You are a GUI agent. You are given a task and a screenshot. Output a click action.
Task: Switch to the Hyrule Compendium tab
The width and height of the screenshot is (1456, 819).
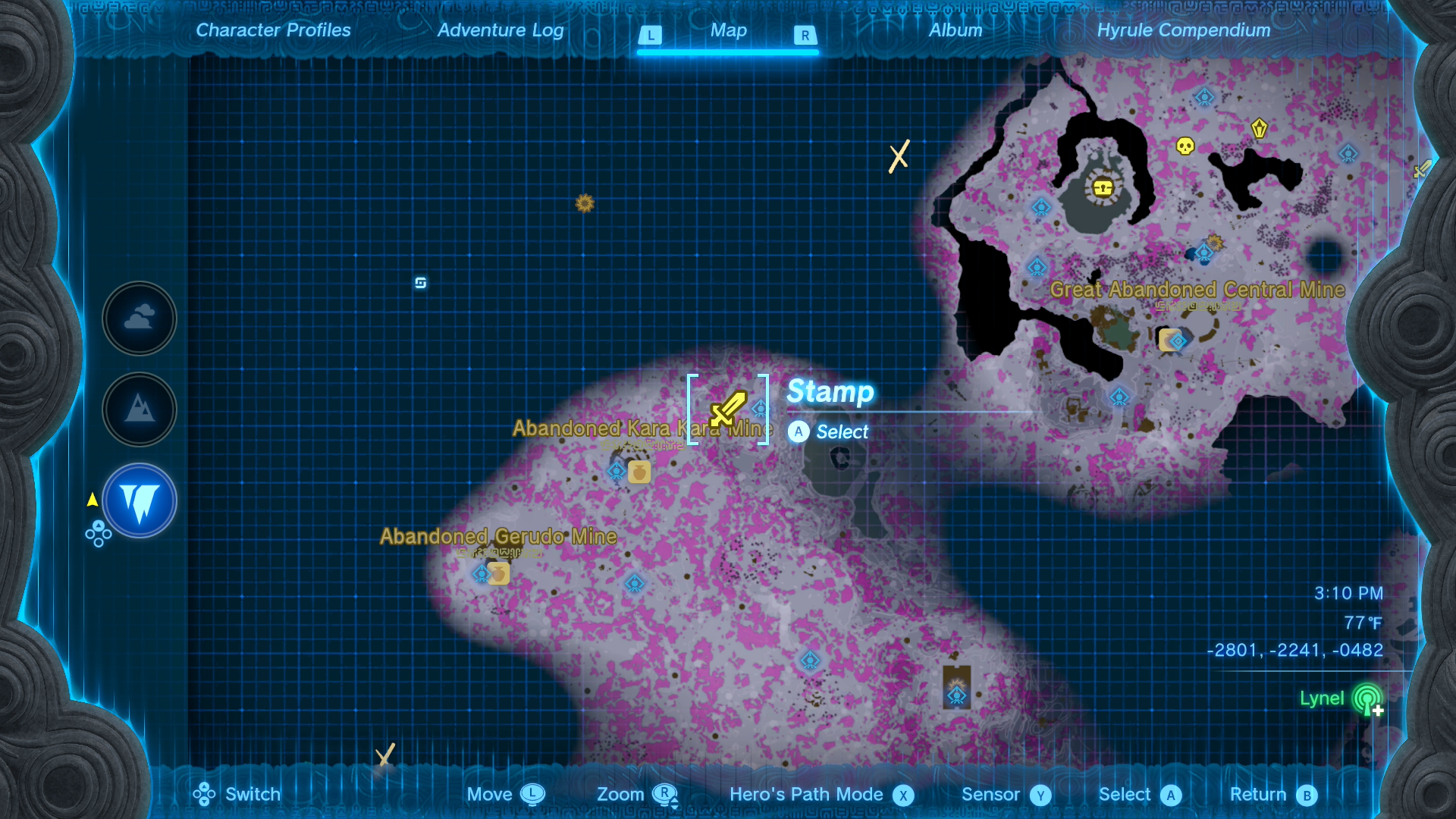point(1184,30)
